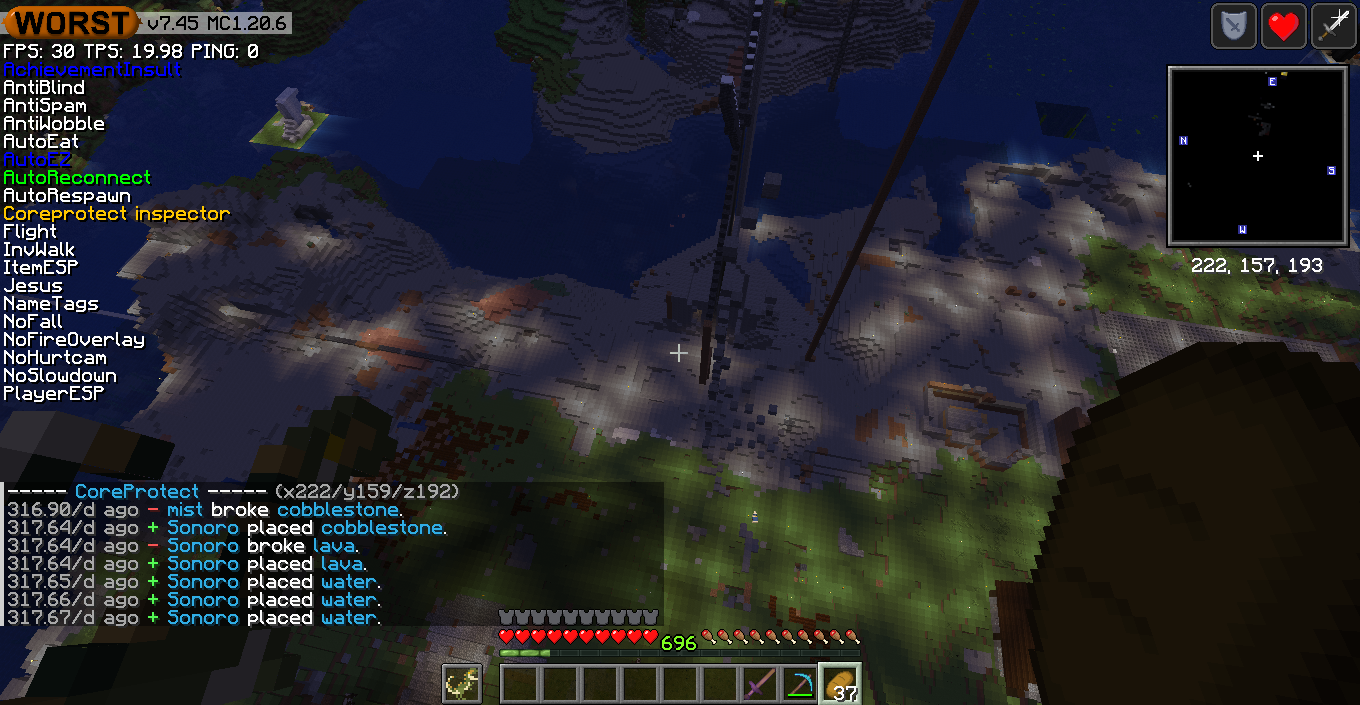Image resolution: width=1360 pixels, height=705 pixels.
Task: Toggle the PlayerESP module entry
Action: pos(54,394)
